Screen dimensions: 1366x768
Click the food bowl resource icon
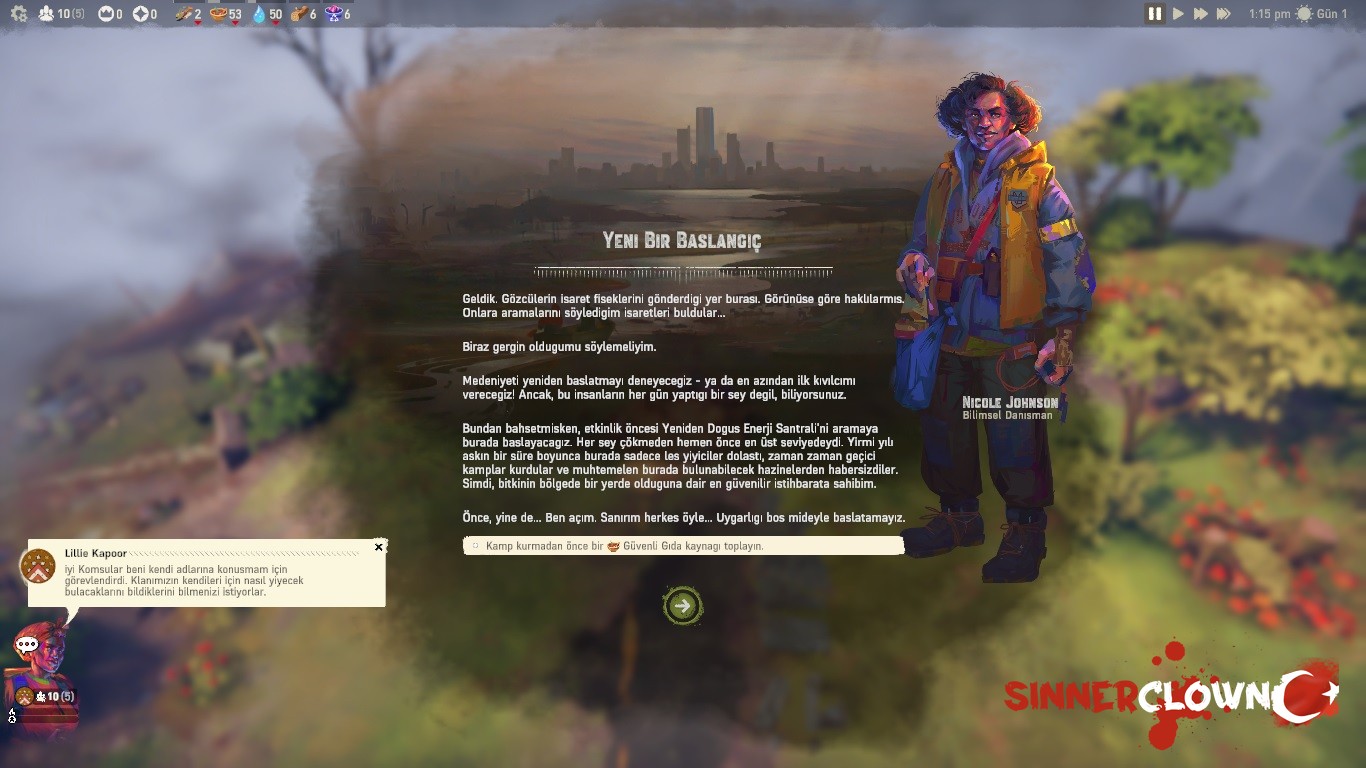coord(218,14)
